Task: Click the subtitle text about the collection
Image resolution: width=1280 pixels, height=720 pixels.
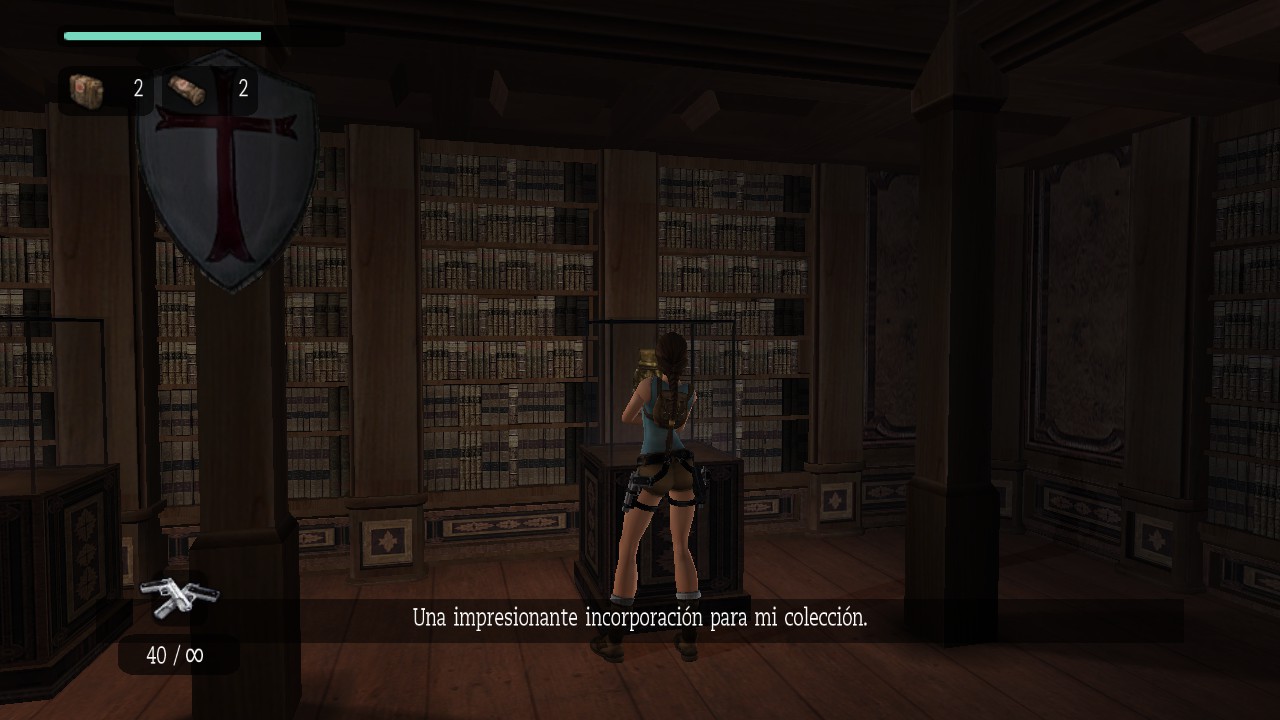Action: click(640, 617)
